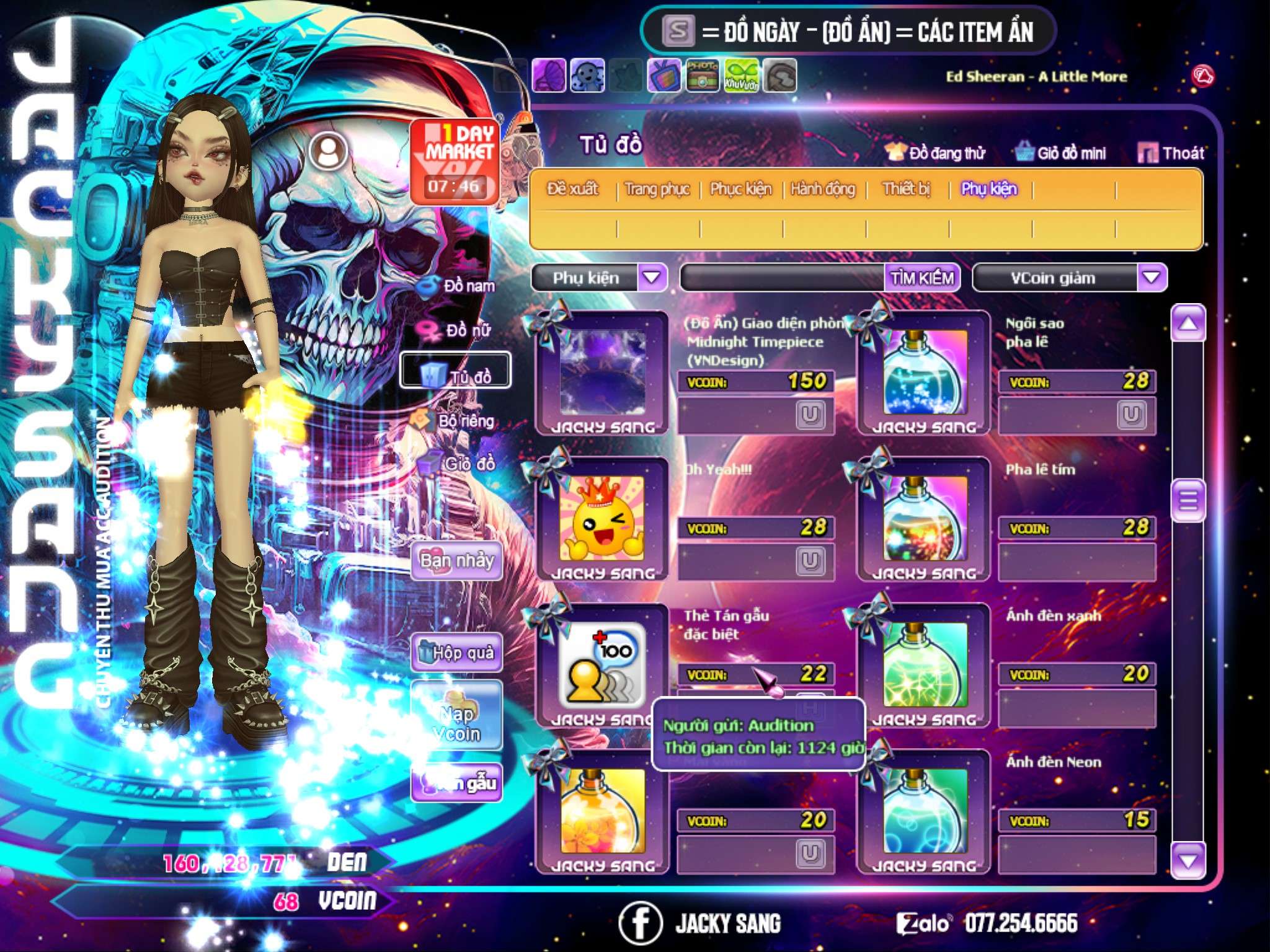The height and width of the screenshot is (952, 1270).
Task: Switch to the Trang phục tab
Action: 657,189
